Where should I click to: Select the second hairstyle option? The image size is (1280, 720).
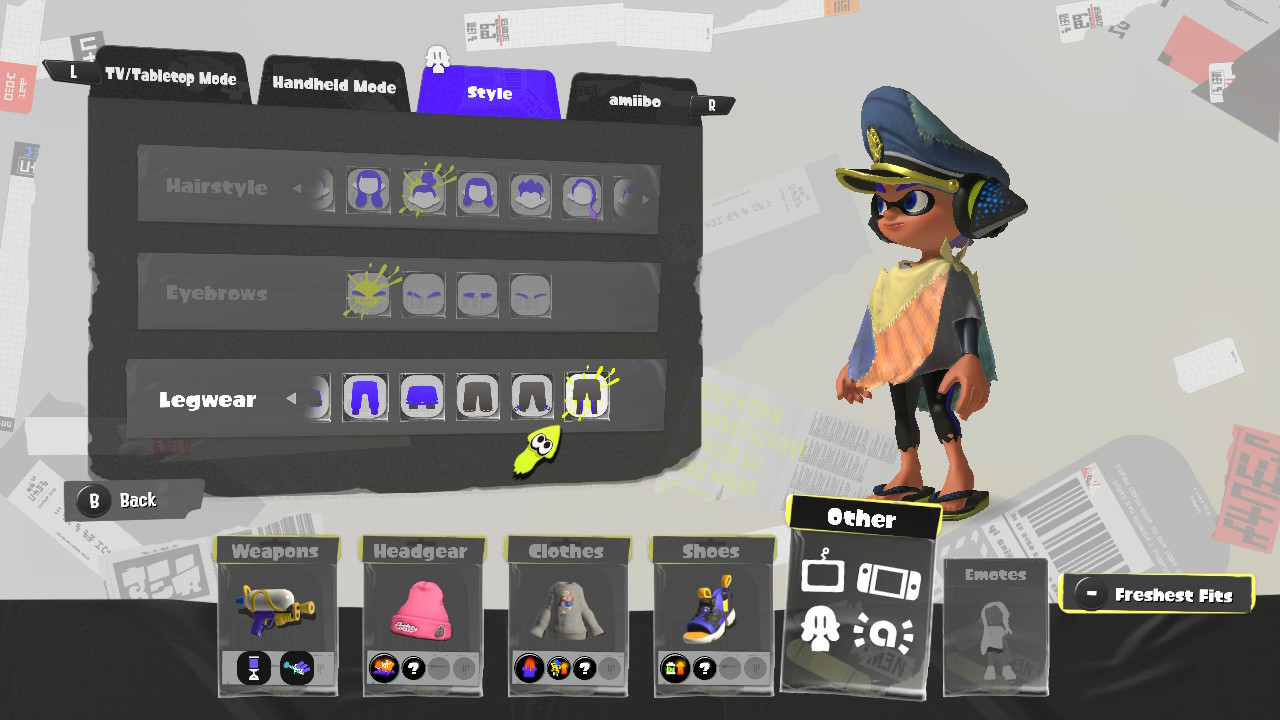pos(422,192)
